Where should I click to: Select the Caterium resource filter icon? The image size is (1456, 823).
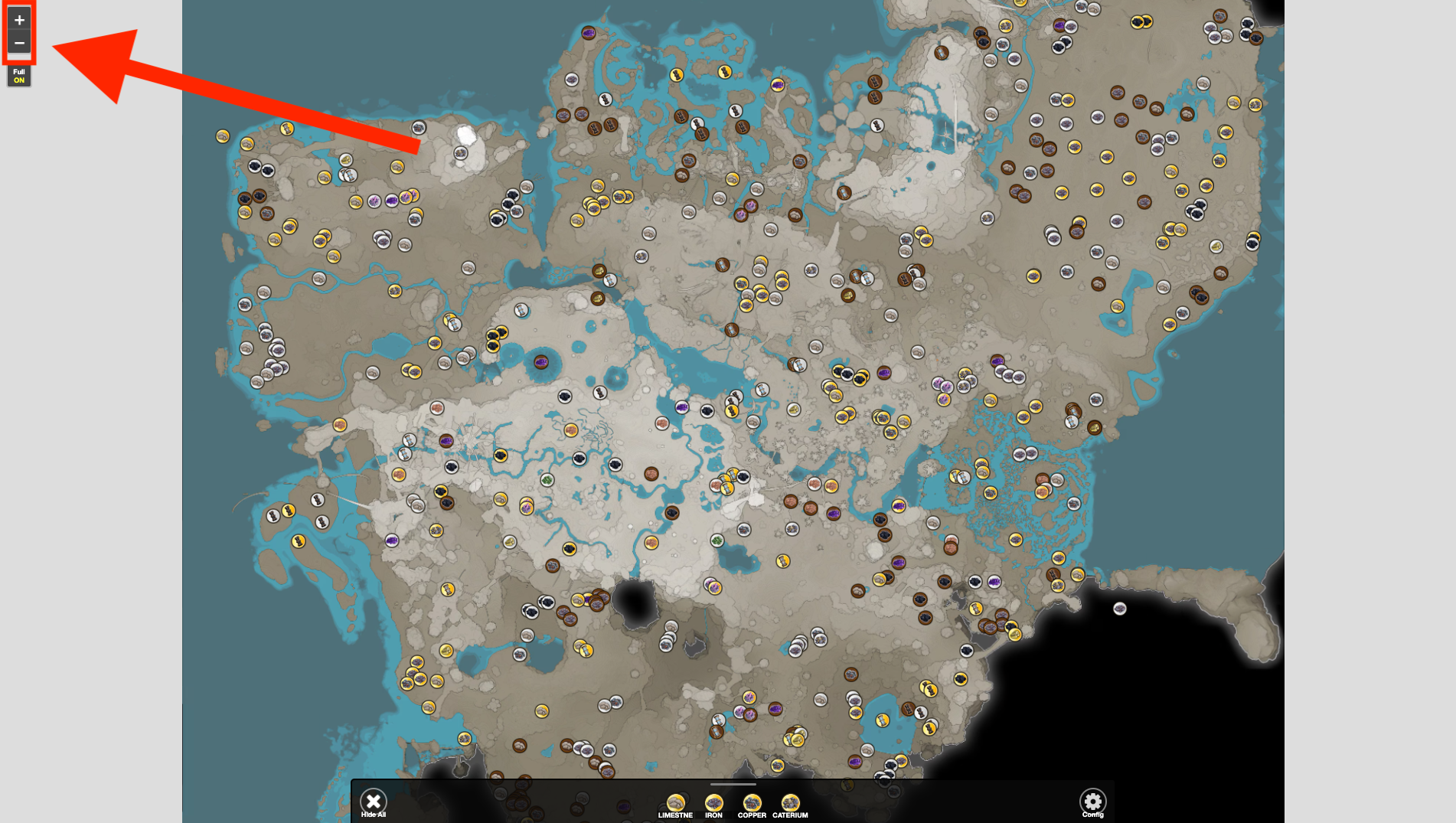tap(791, 802)
